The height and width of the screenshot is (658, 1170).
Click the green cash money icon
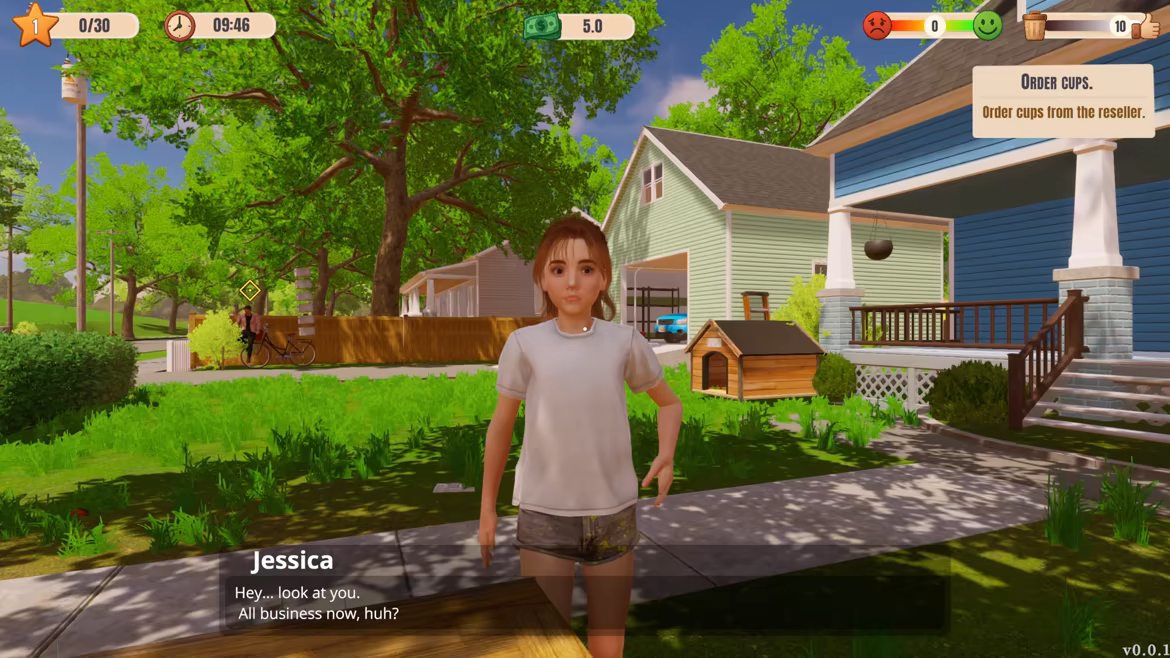tap(542, 26)
